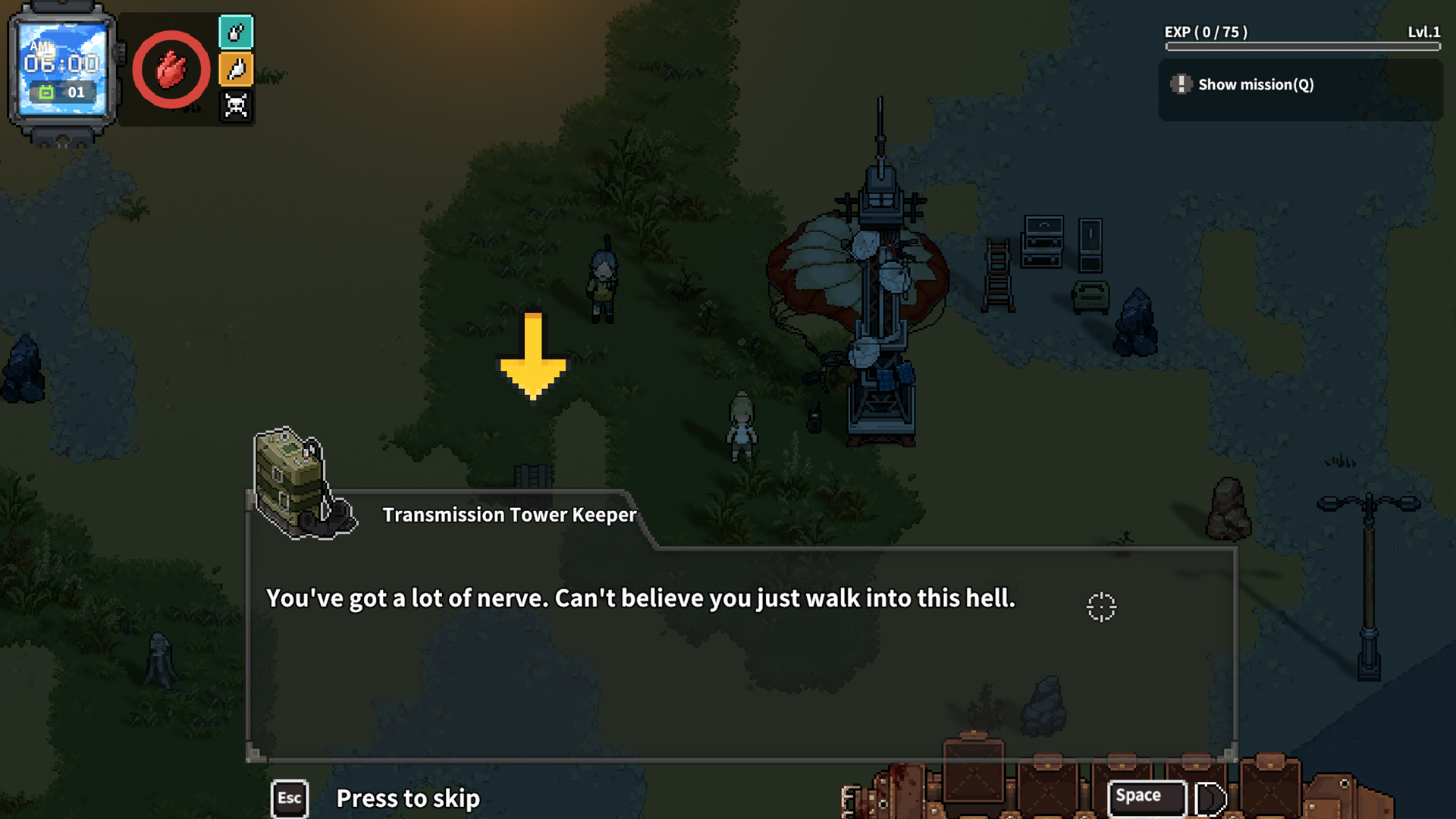Click the skull and crossbones status icon
This screenshot has width=1456, height=819.
tap(236, 105)
